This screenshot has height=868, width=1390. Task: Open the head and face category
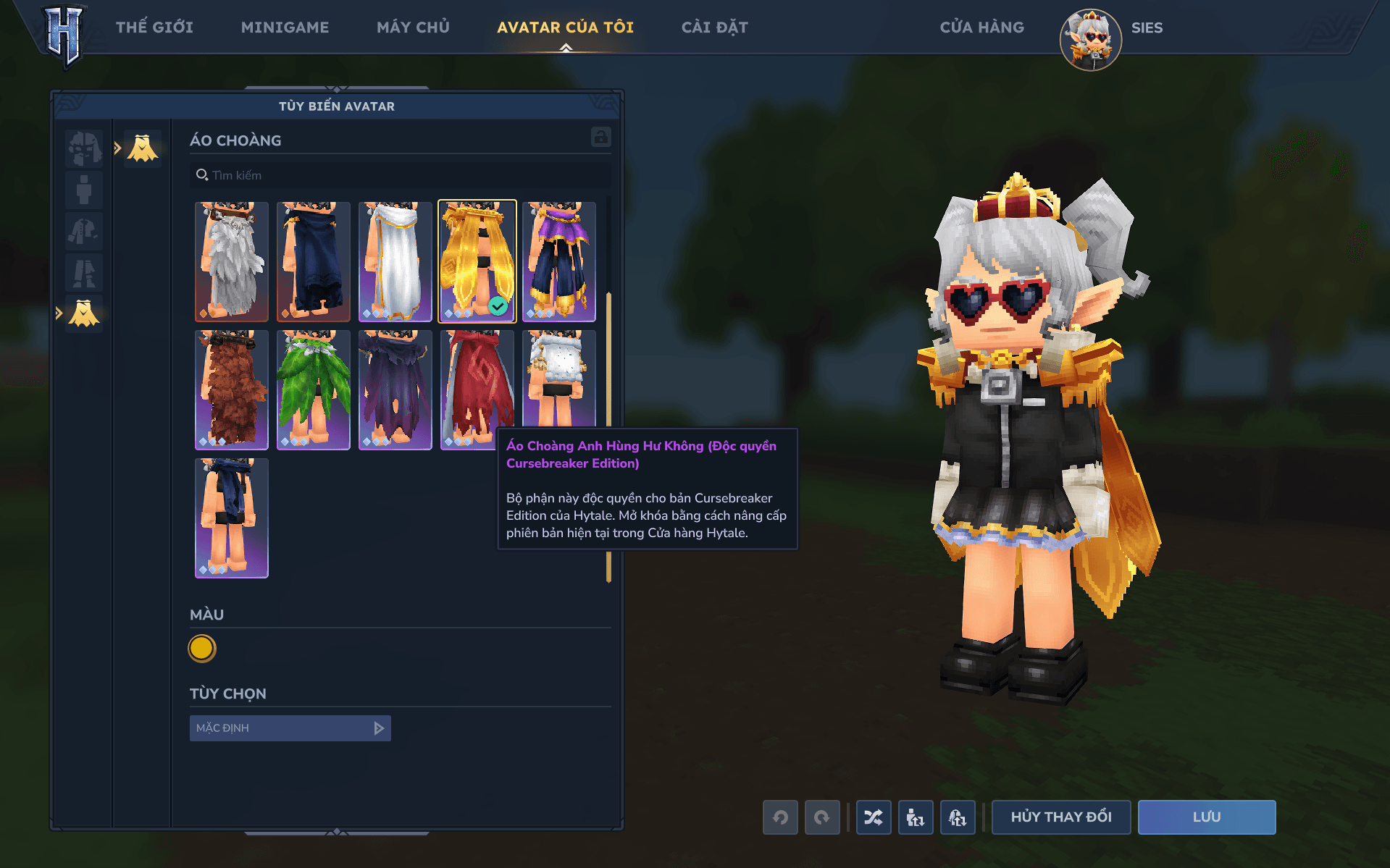(x=84, y=148)
